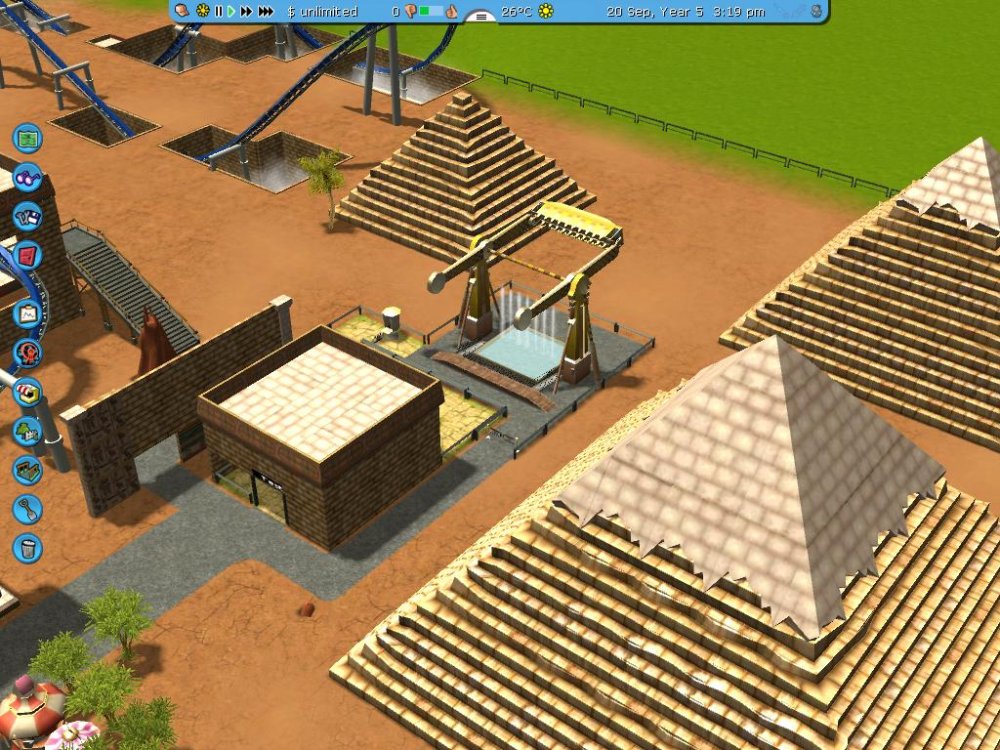
Task: Open the terrain and landscape tools
Action: [27, 470]
